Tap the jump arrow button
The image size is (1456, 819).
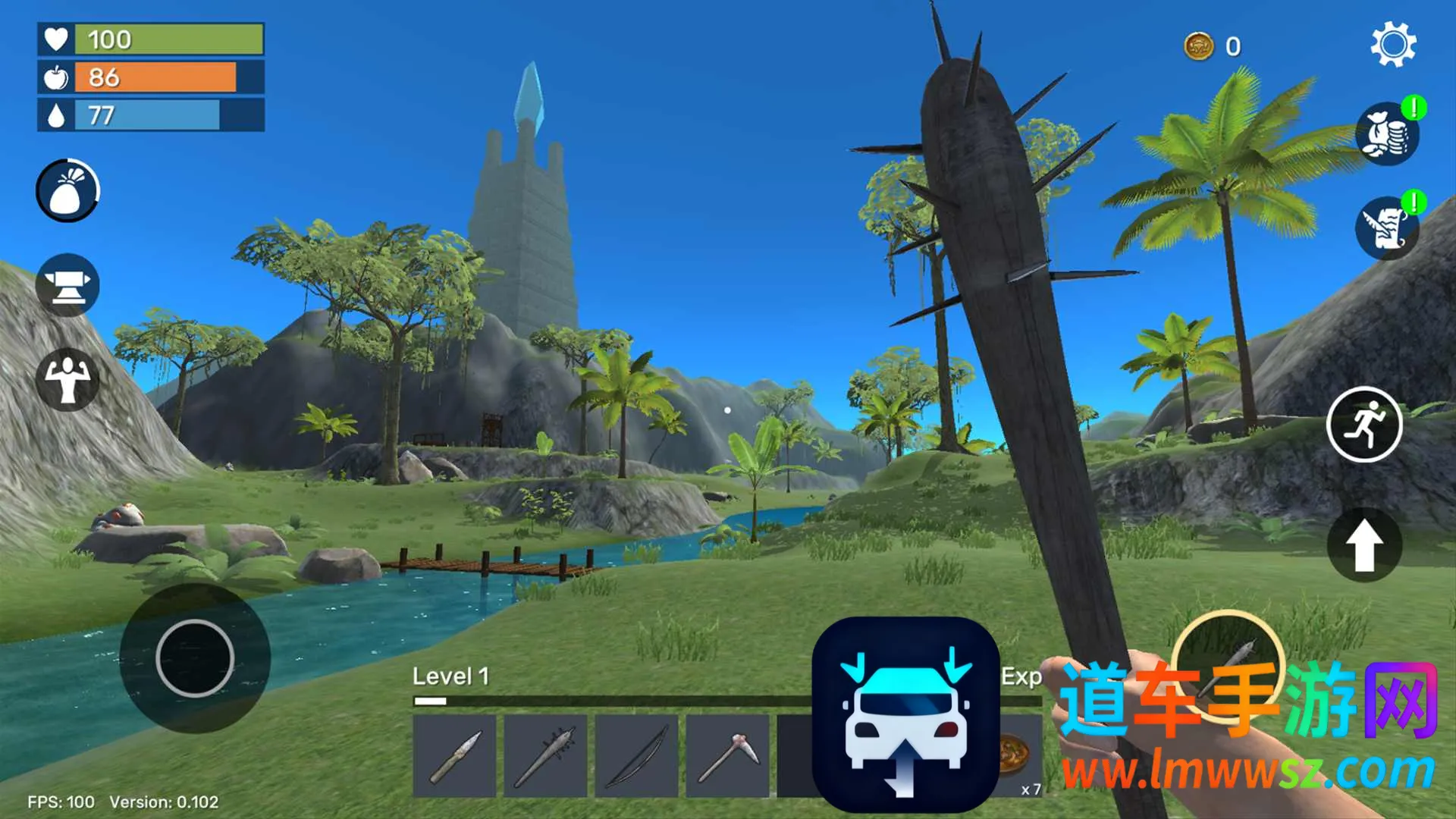pos(1364,545)
